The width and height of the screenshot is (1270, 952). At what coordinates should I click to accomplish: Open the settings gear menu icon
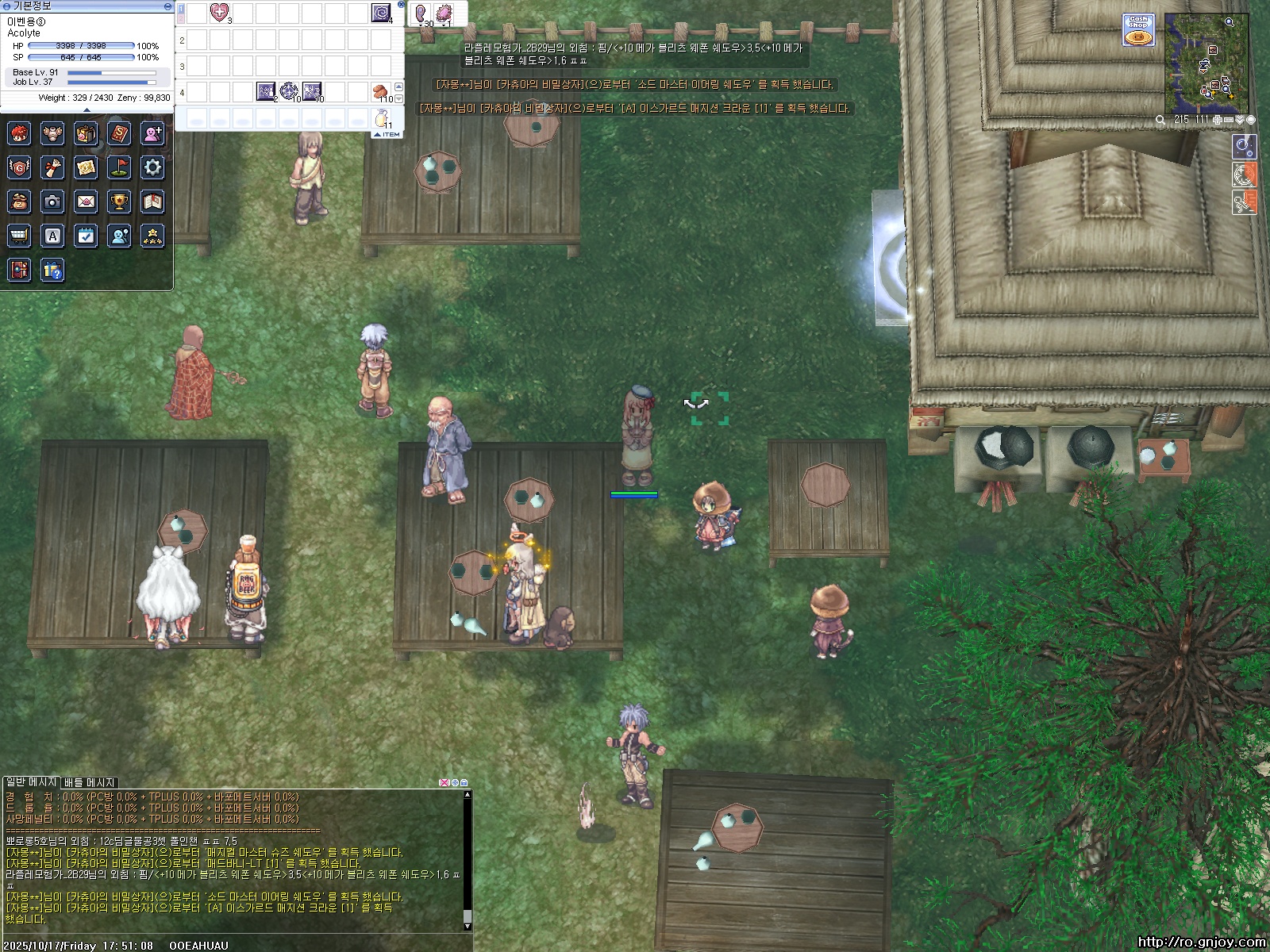tap(152, 167)
